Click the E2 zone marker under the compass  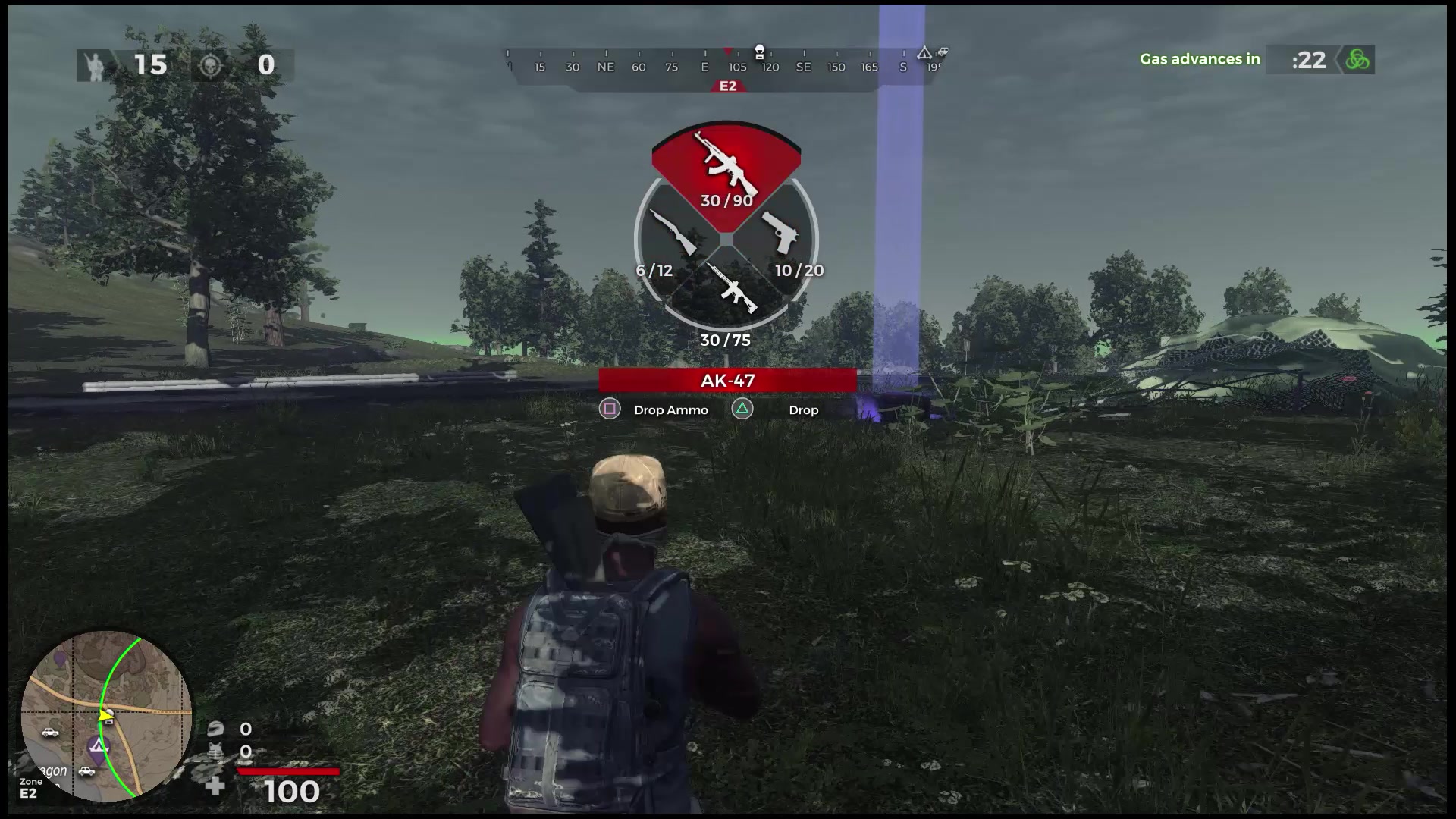coord(726,85)
